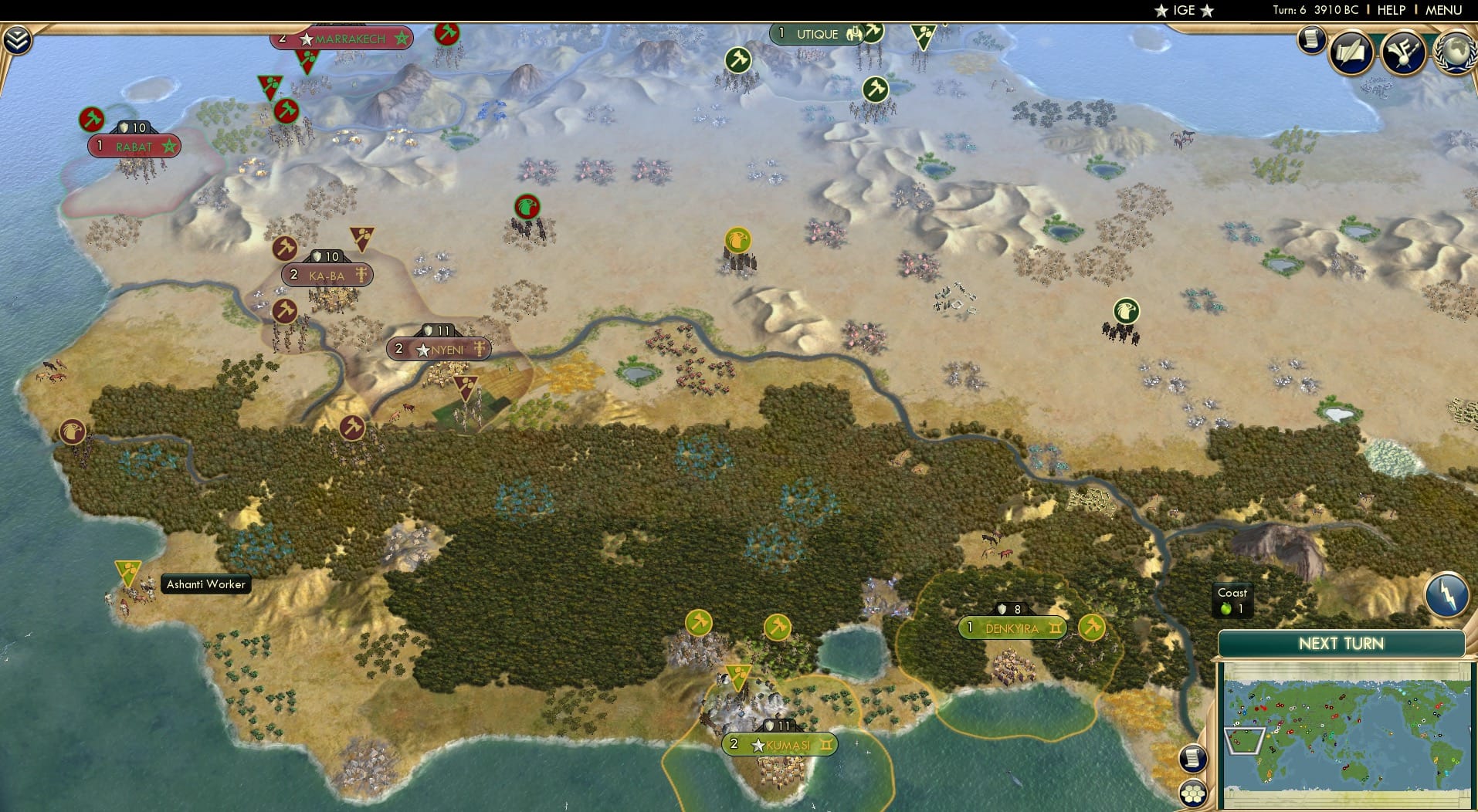The height and width of the screenshot is (812, 1478).
Task: Open the notification log scroll above the minimap
Action: point(1192,759)
